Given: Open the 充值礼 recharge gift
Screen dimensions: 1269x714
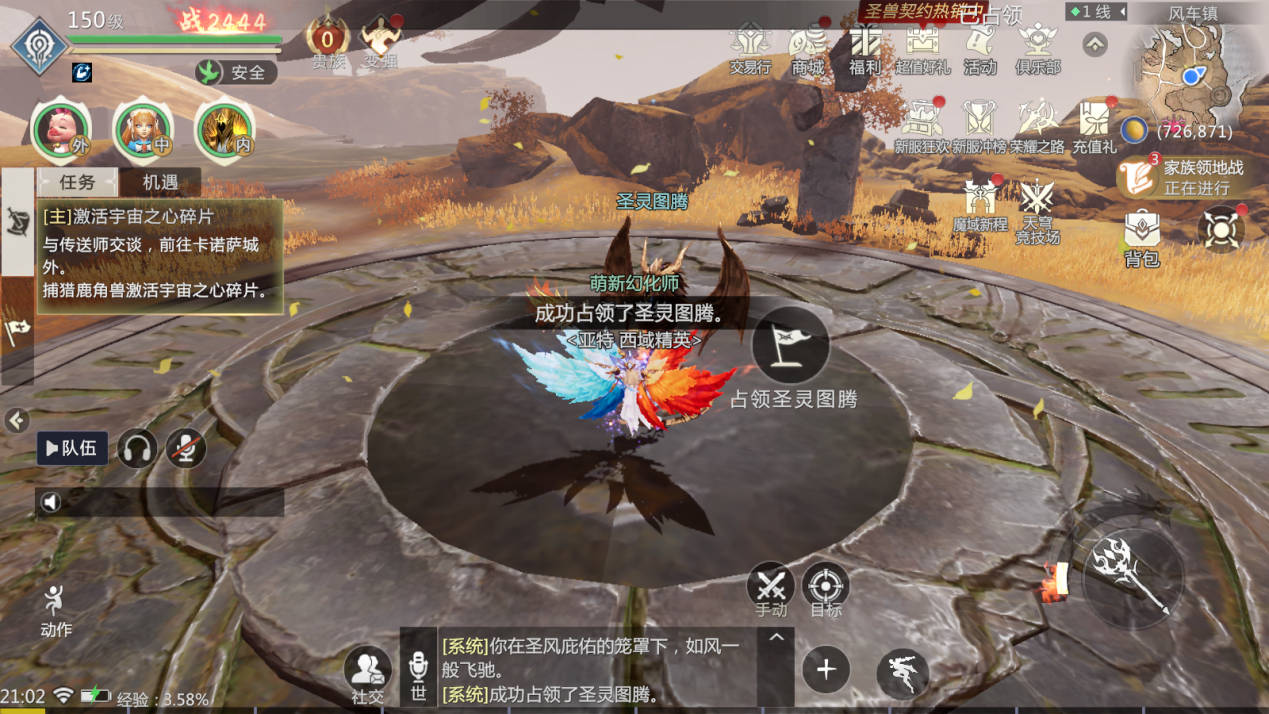Looking at the screenshot, I should (1094, 127).
